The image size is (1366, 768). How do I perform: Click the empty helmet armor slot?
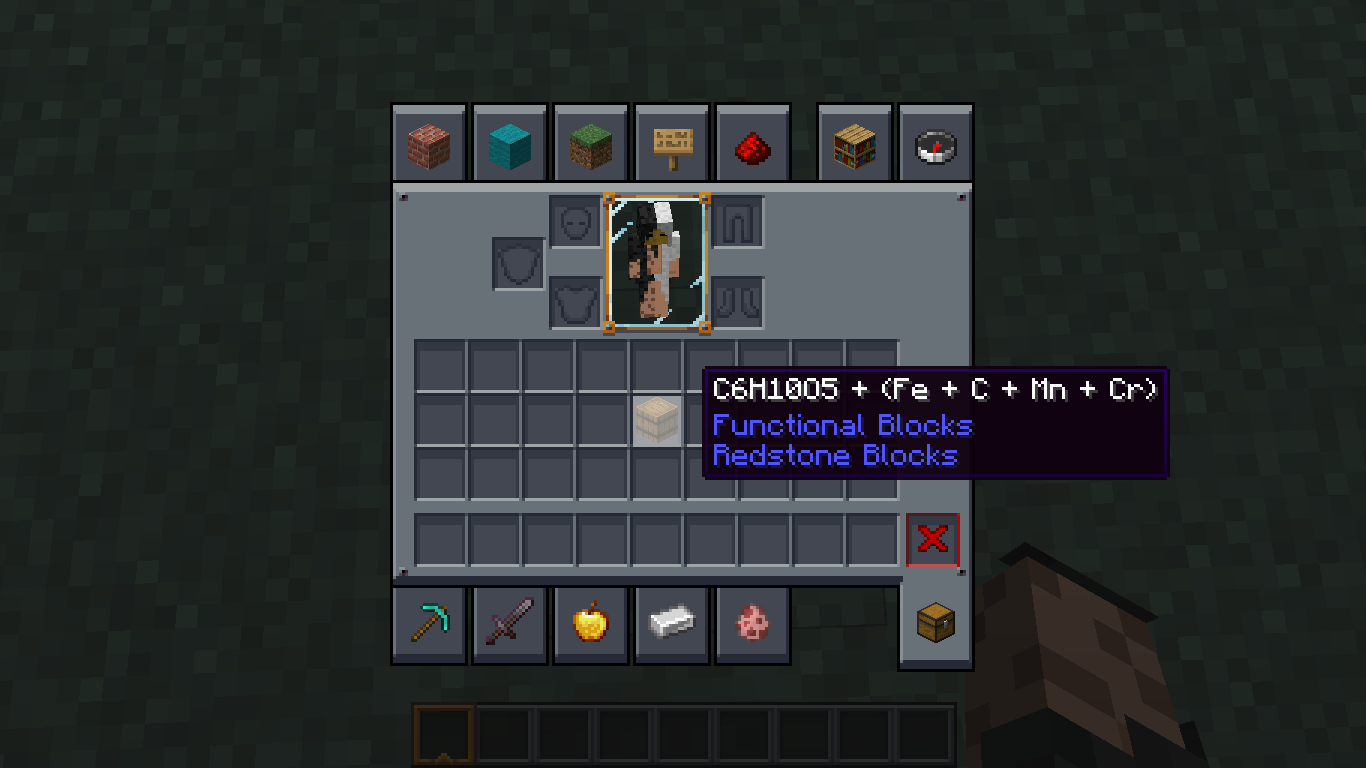click(575, 222)
